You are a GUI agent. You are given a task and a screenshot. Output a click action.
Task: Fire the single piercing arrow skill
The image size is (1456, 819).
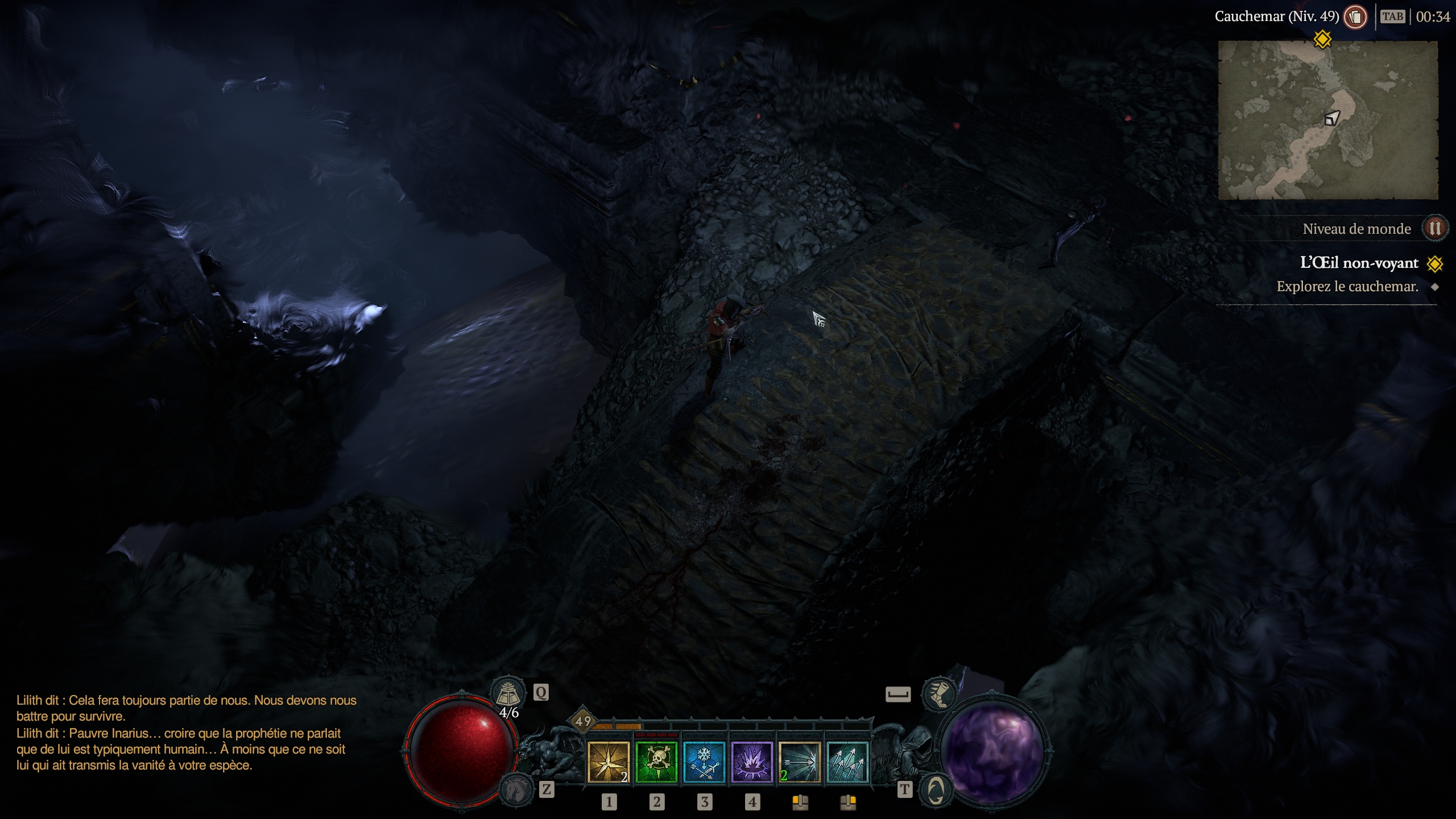pos(800,762)
